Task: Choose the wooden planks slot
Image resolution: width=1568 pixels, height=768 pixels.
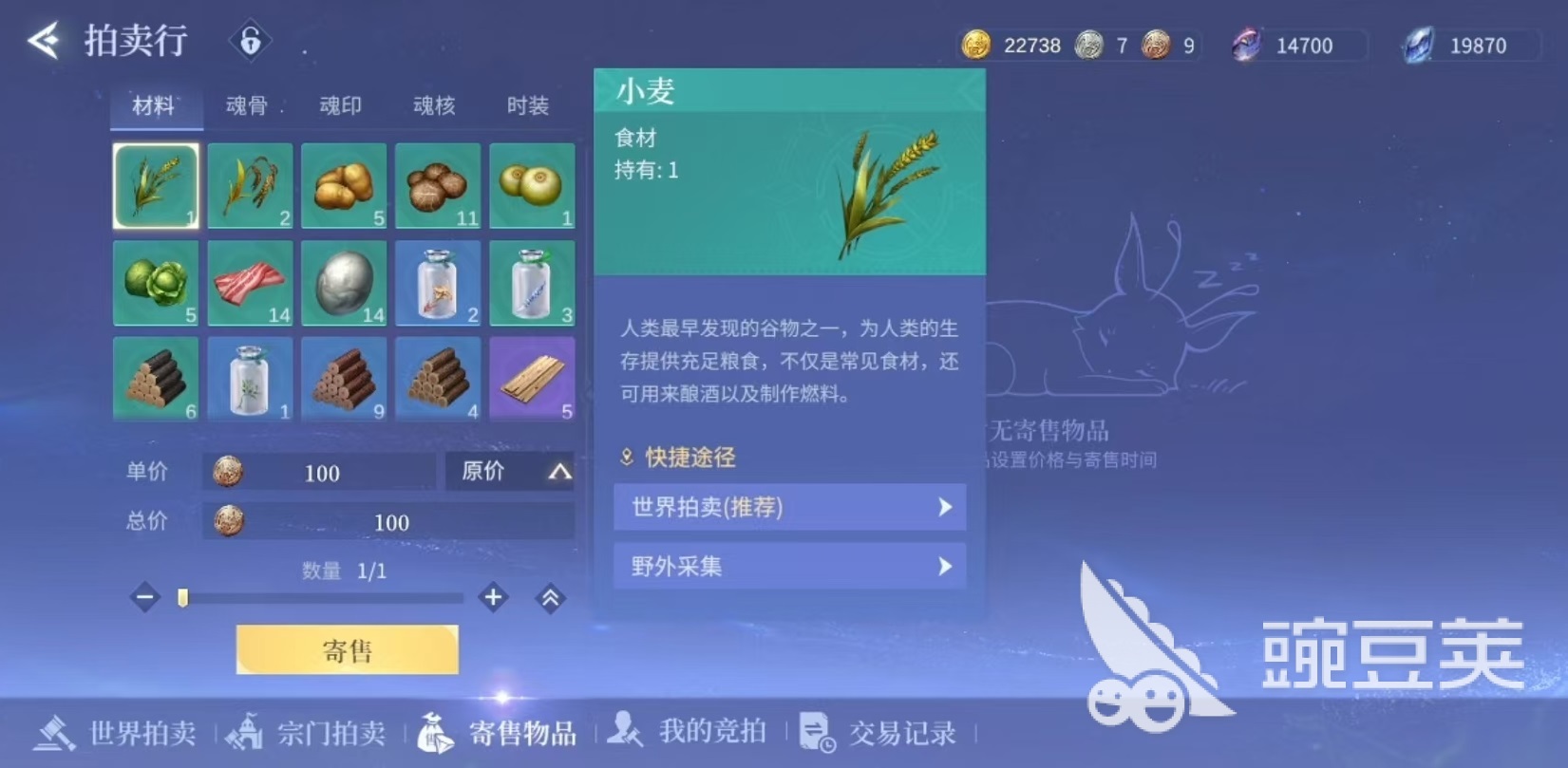Action: [532, 379]
